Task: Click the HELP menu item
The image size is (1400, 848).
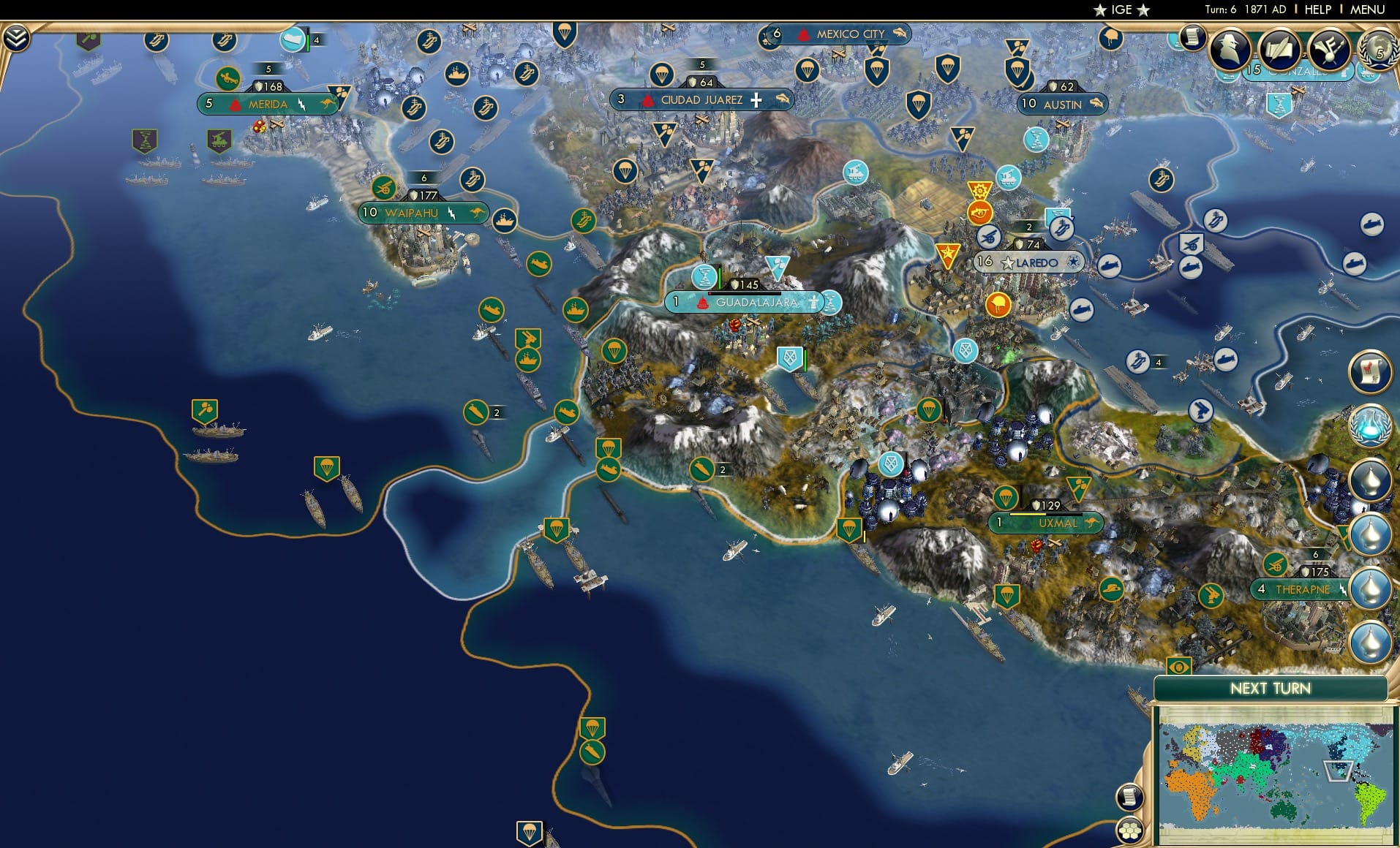Action: coord(1317,10)
